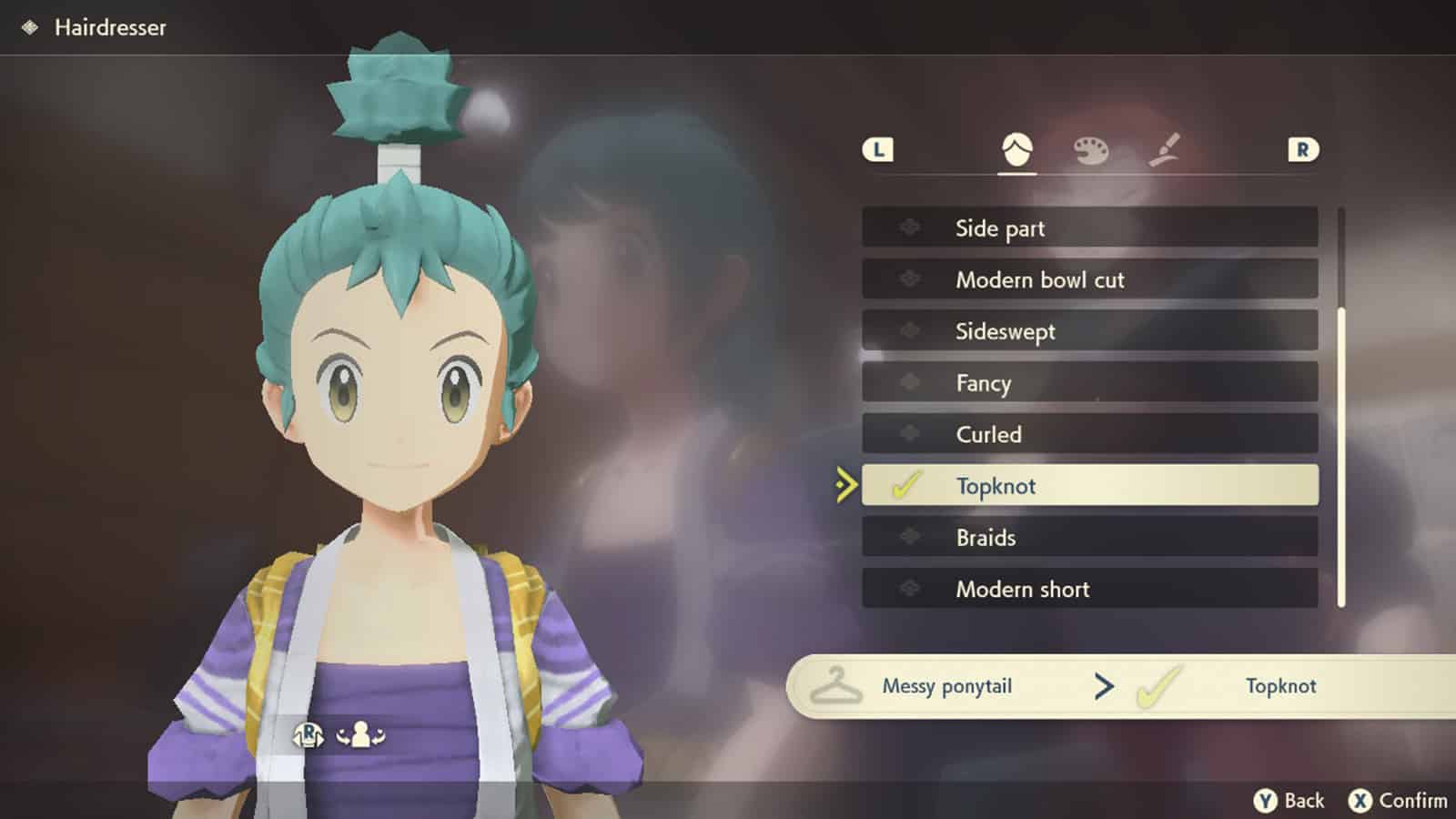Open the color palette tab icon

click(x=1091, y=151)
